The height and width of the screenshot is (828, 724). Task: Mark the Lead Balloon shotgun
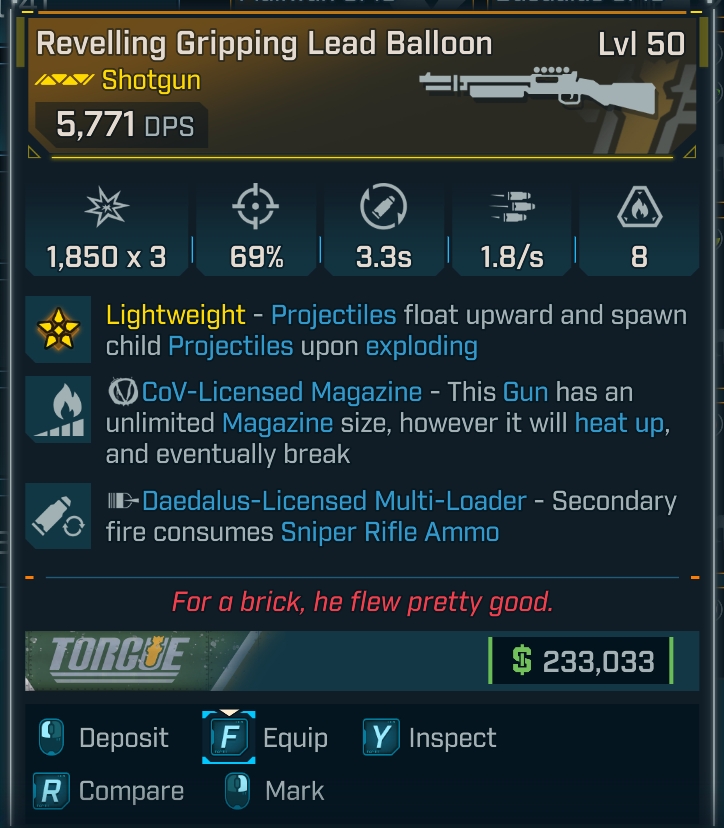[x=274, y=791]
